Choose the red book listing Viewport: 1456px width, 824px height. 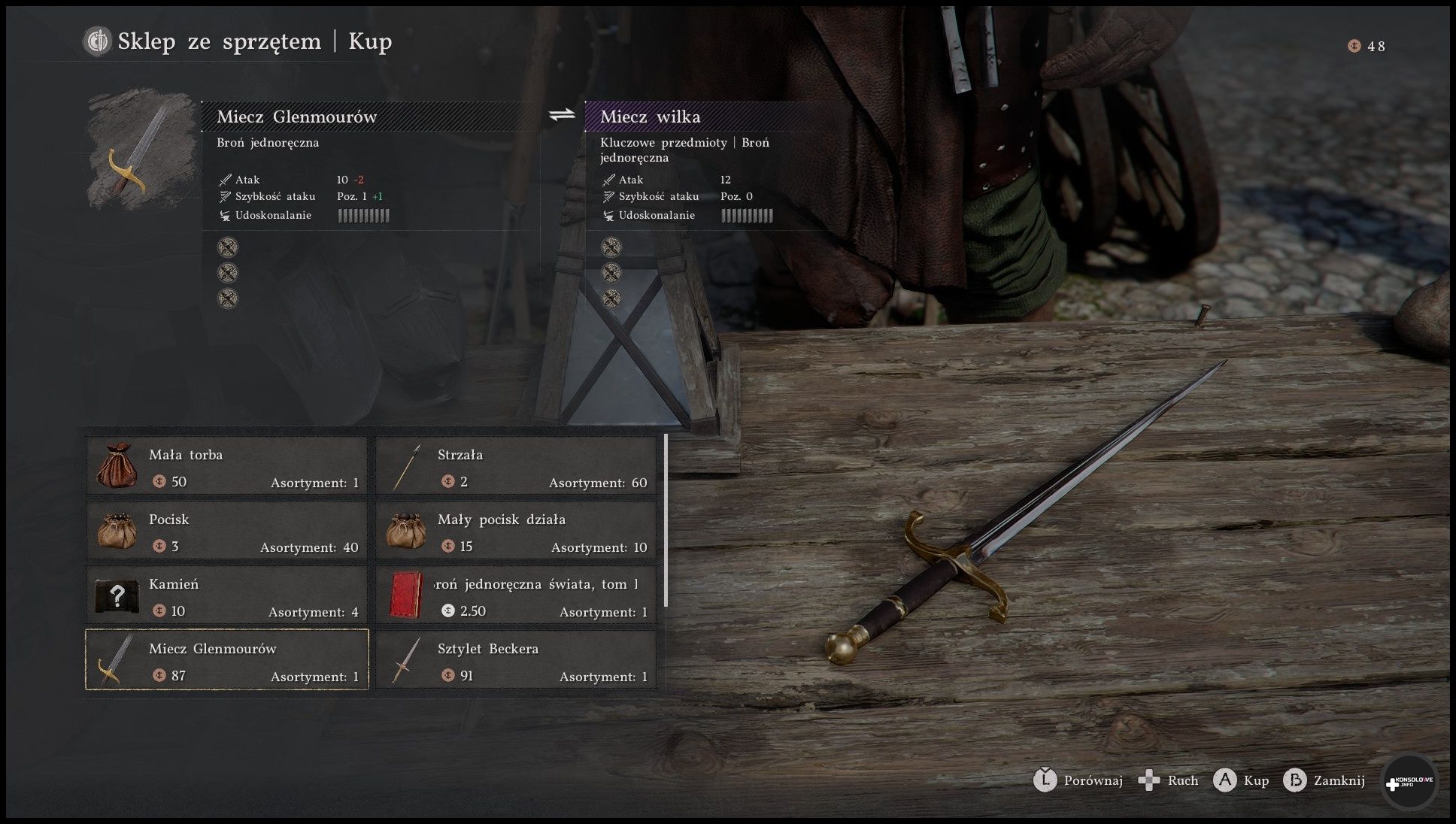(x=515, y=595)
